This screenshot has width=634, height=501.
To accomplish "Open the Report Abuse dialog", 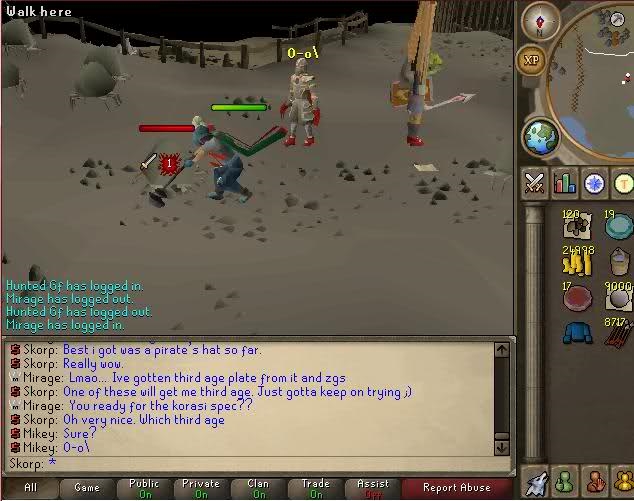I will coord(455,488).
